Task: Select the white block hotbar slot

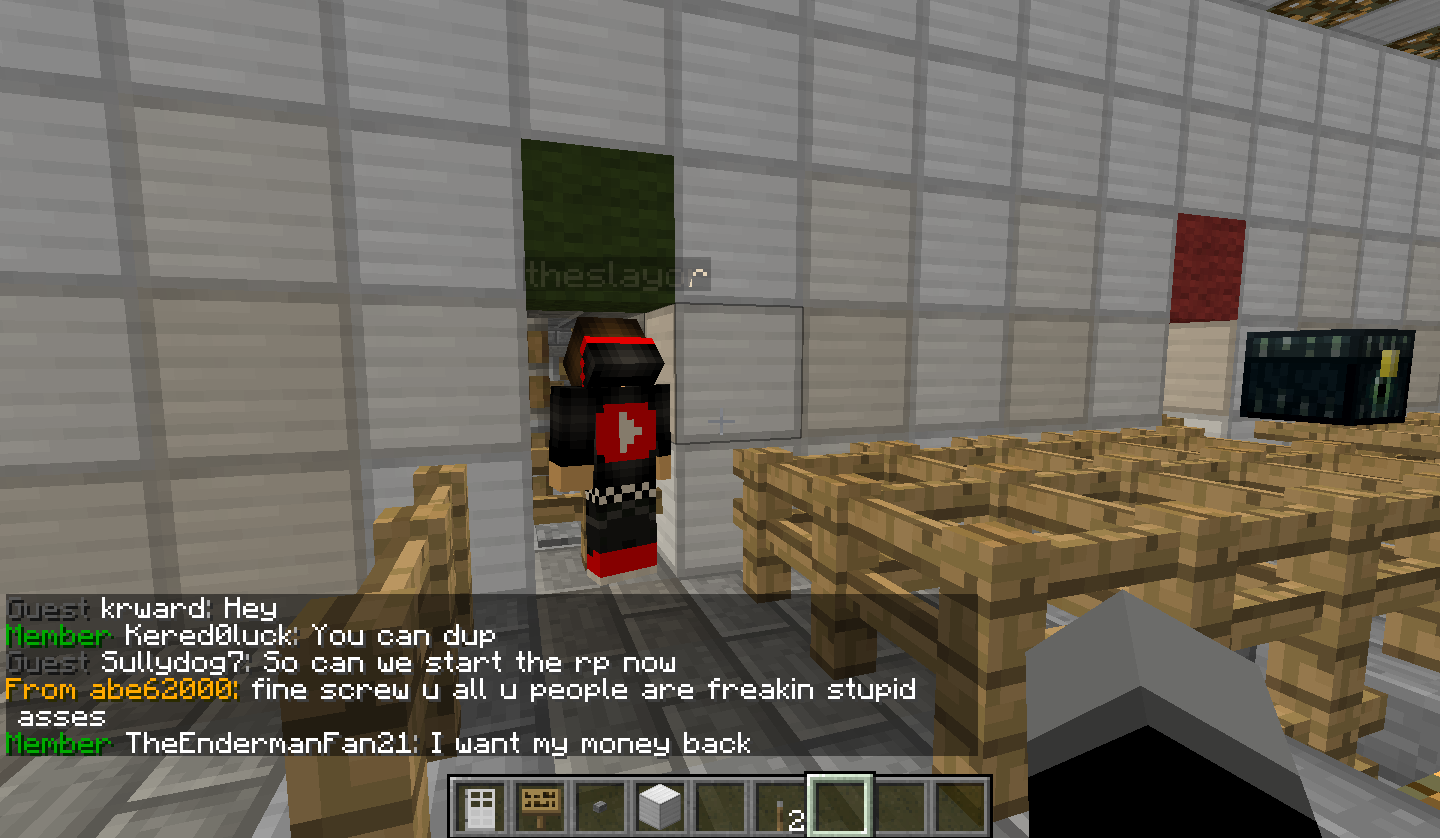Action: pos(661,806)
